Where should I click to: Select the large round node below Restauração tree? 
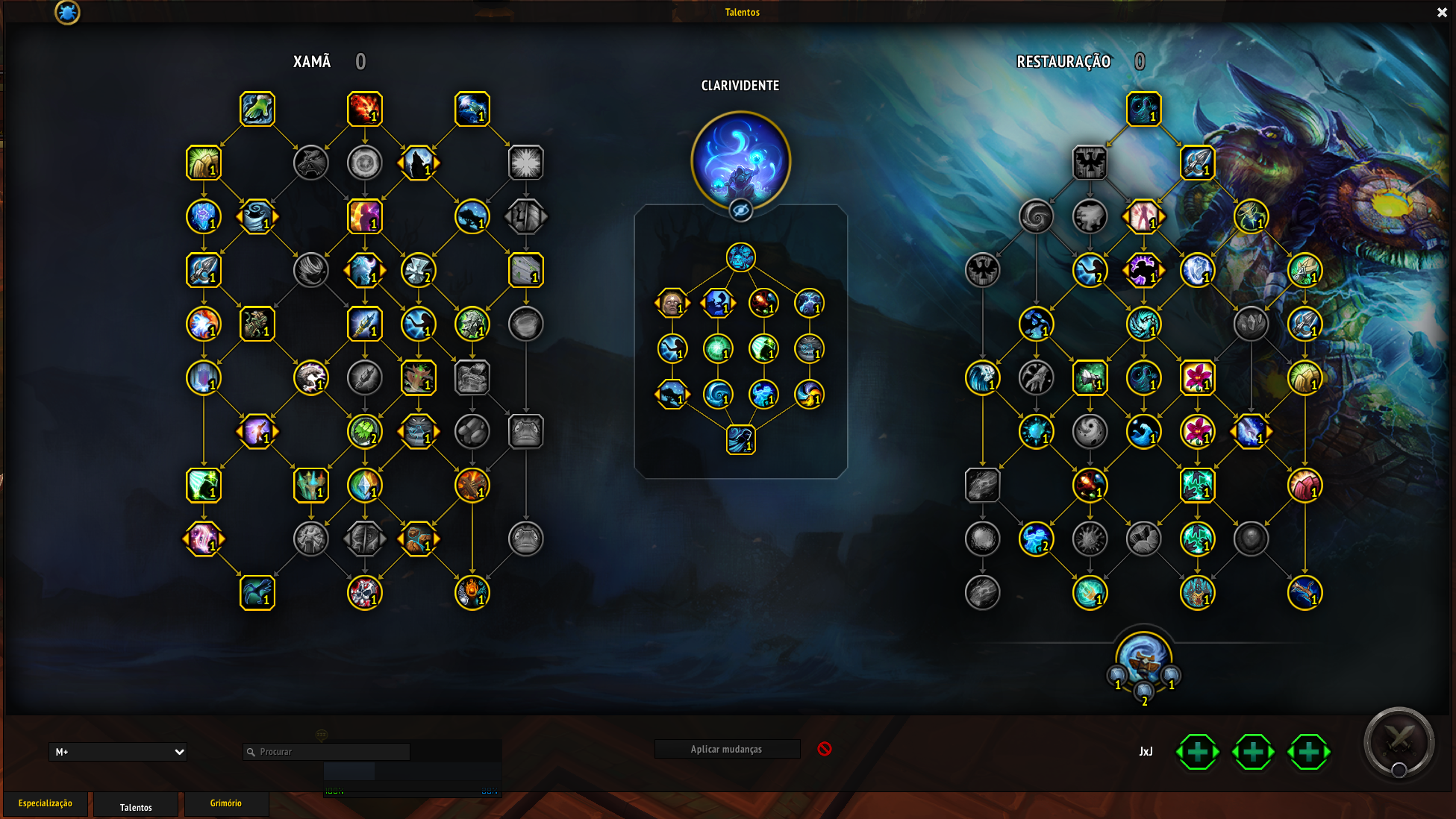pos(1143,656)
